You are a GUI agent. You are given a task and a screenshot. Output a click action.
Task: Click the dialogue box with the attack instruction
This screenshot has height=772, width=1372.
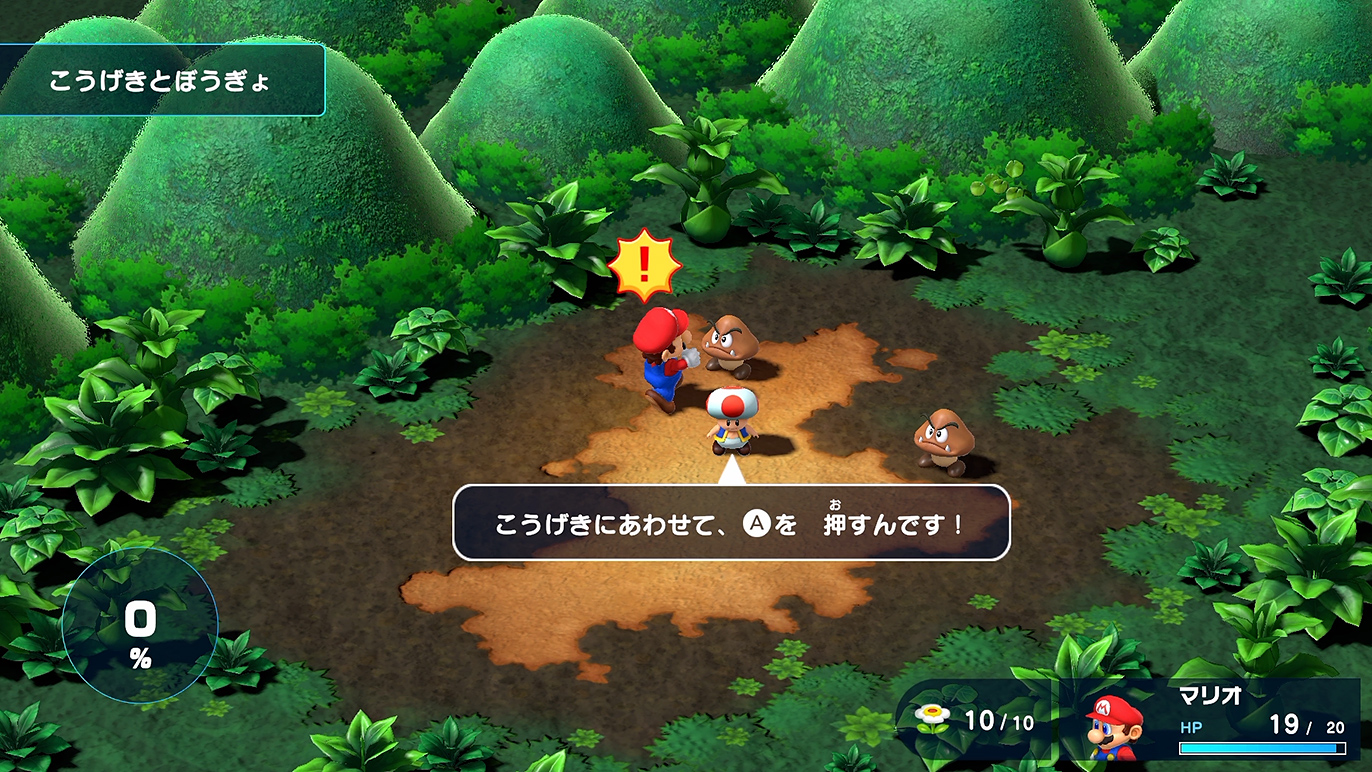pyautogui.click(x=730, y=522)
